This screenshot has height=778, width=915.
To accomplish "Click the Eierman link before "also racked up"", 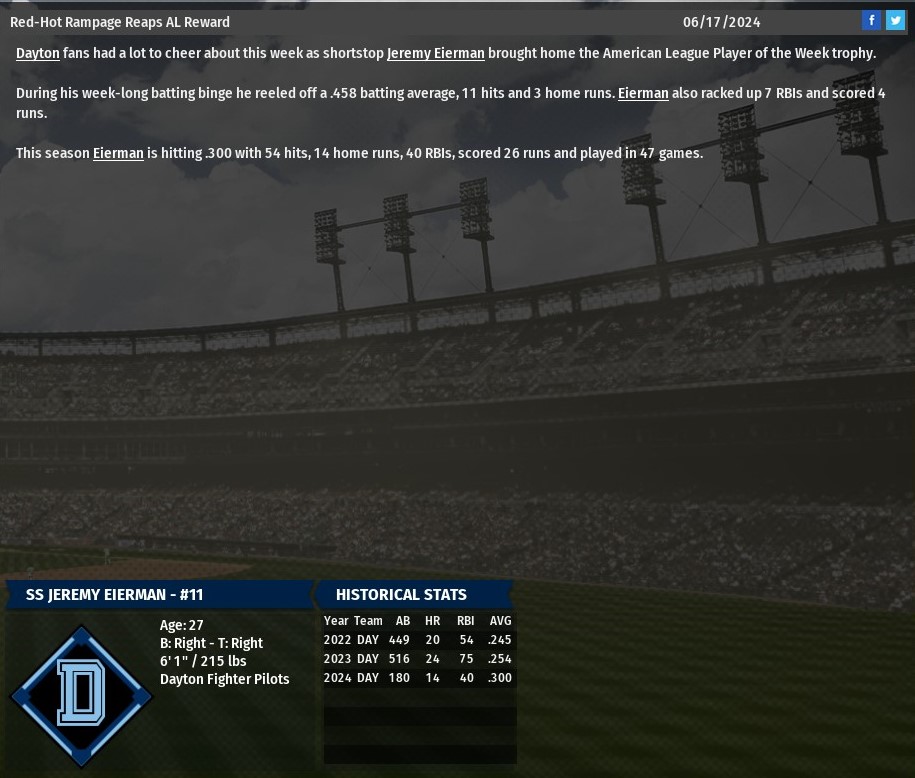I will point(643,93).
